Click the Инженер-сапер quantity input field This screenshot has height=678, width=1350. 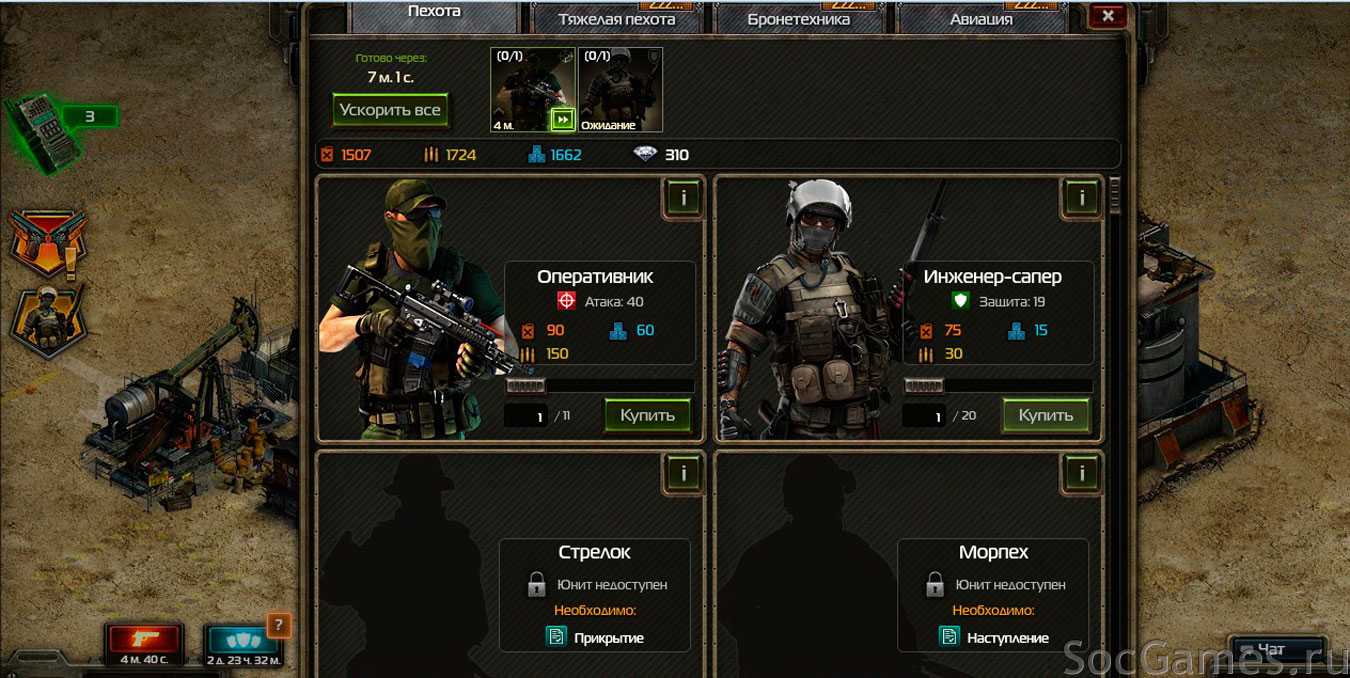(x=924, y=416)
